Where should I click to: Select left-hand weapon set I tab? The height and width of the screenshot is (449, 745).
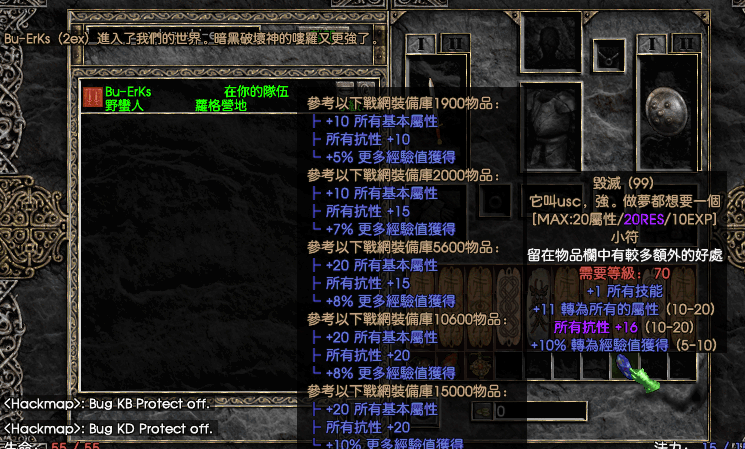(x=423, y=43)
